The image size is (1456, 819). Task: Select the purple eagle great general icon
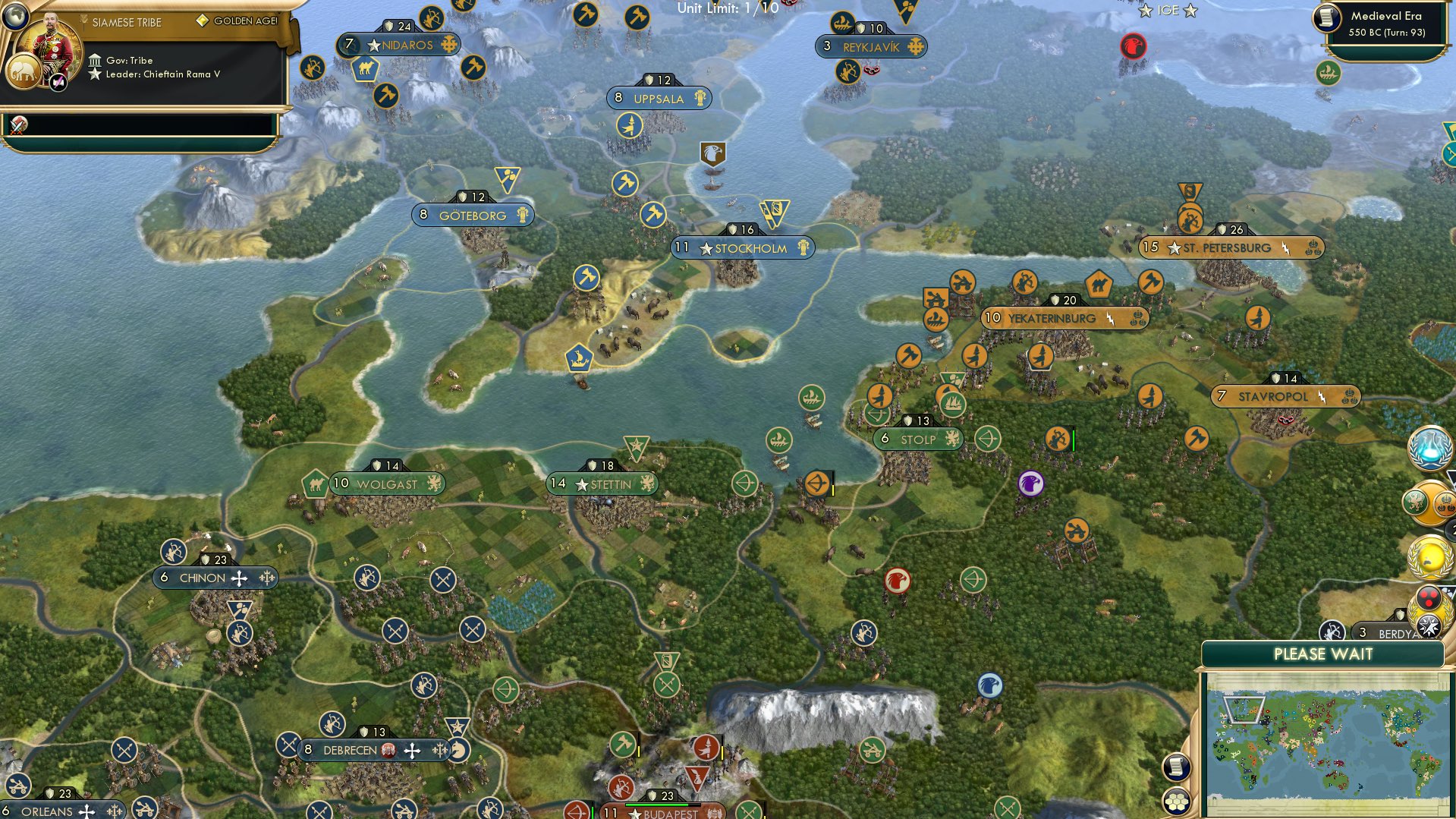pyautogui.click(x=1030, y=484)
